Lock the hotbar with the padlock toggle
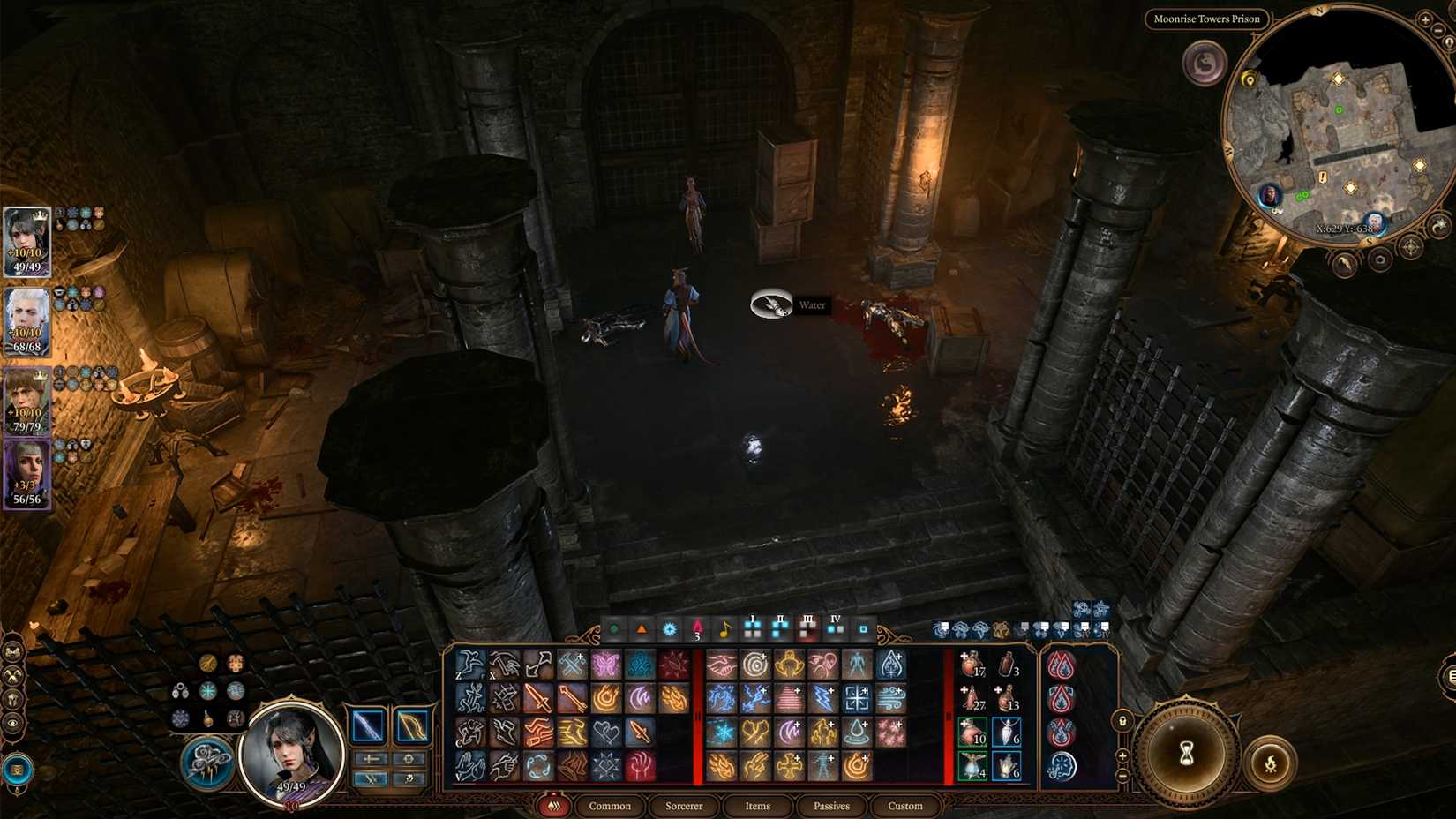The height and width of the screenshot is (819, 1456). [1122, 721]
